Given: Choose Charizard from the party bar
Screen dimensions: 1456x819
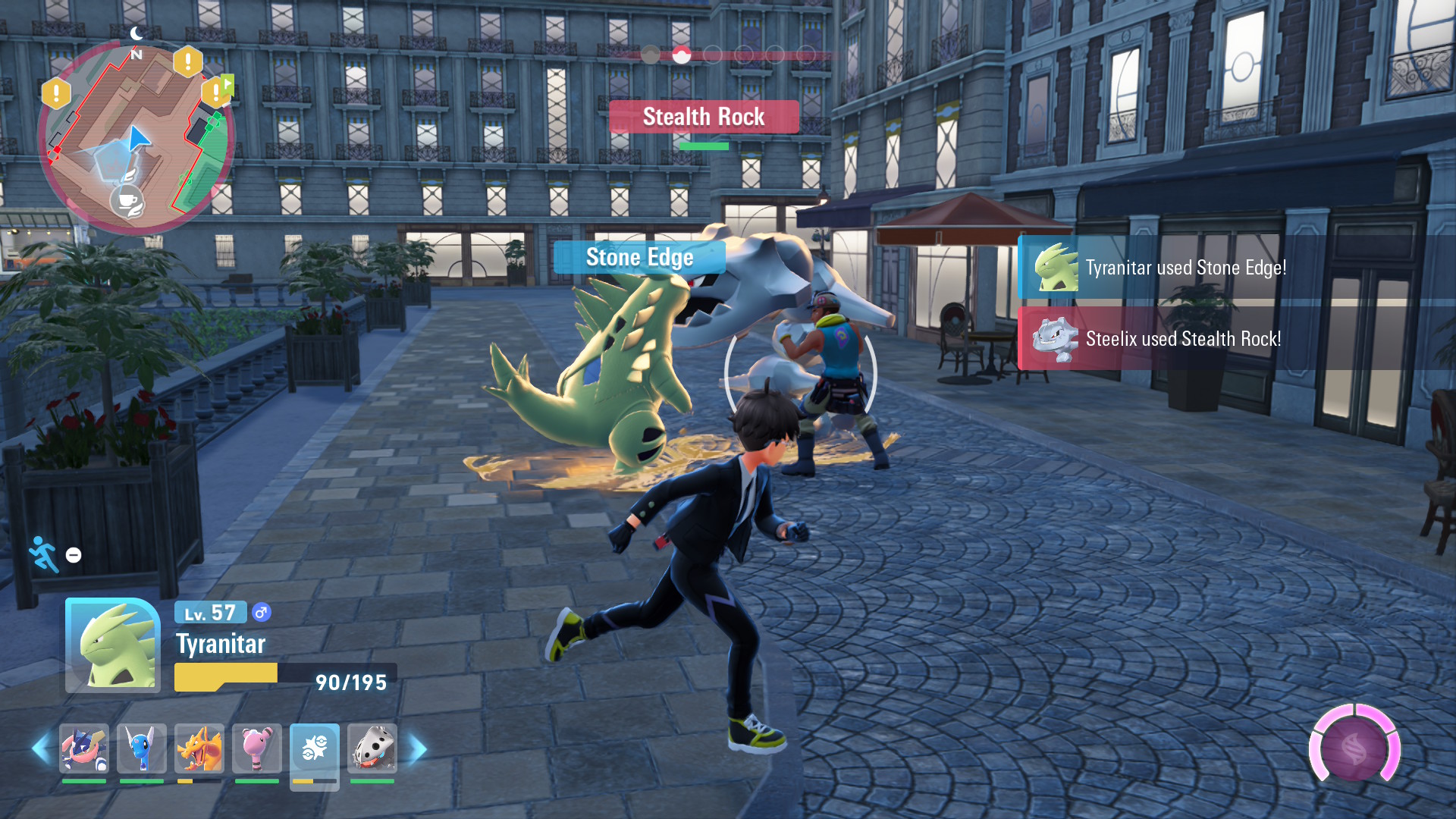Looking at the screenshot, I should click(199, 748).
